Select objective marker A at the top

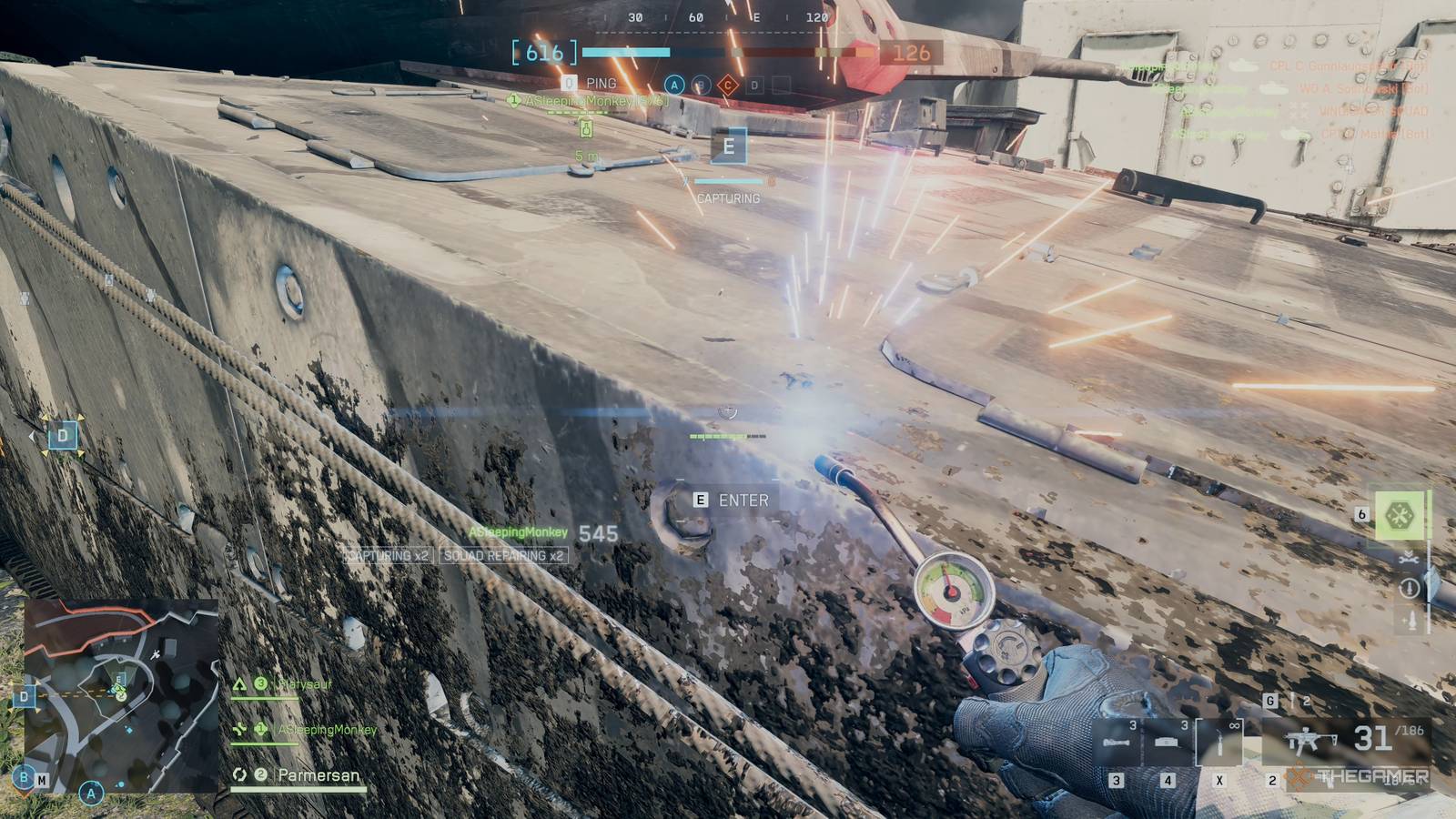tap(672, 86)
